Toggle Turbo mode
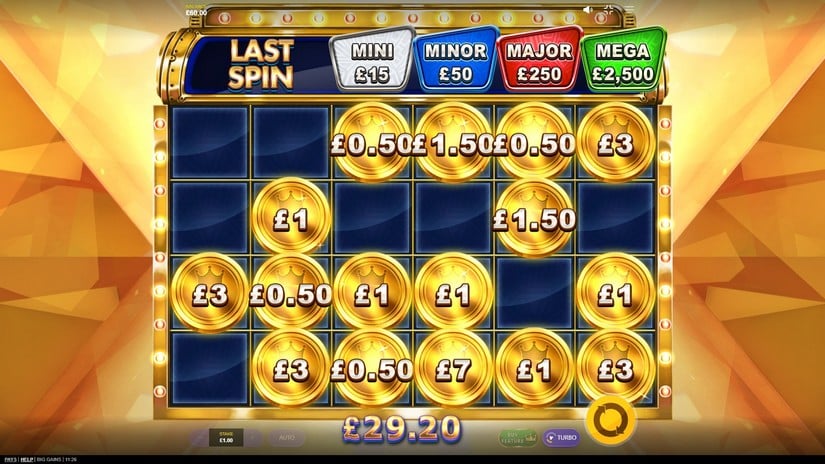 coord(561,437)
